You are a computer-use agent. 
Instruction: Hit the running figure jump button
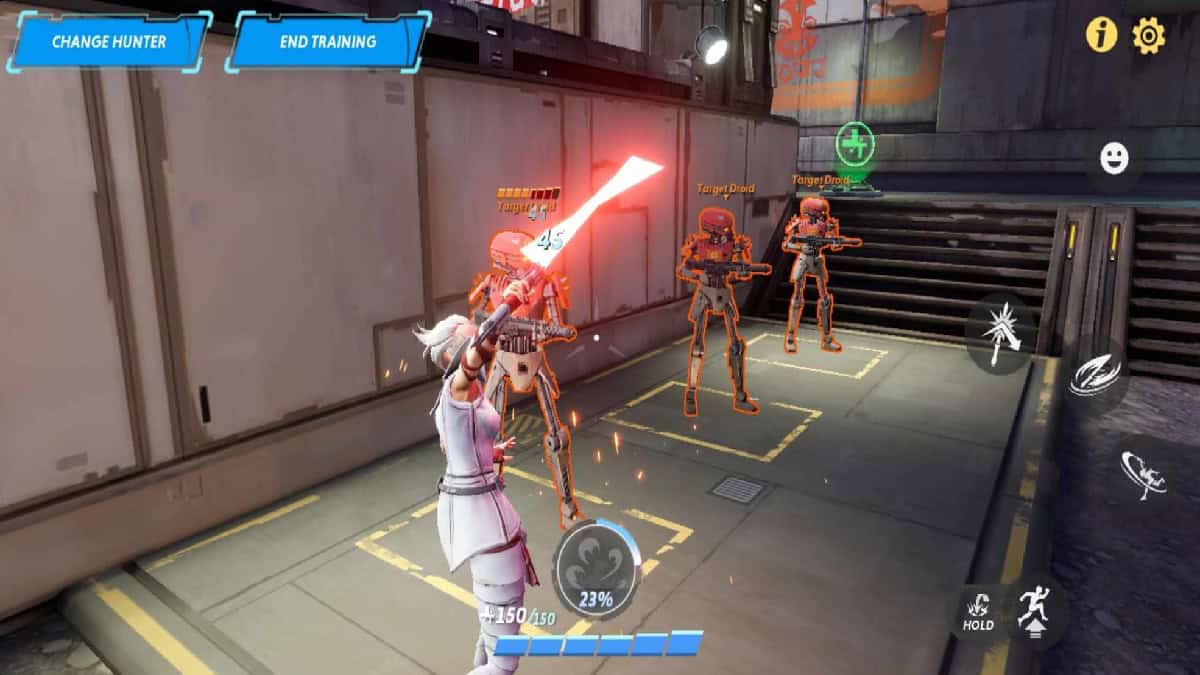(1034, 608)
